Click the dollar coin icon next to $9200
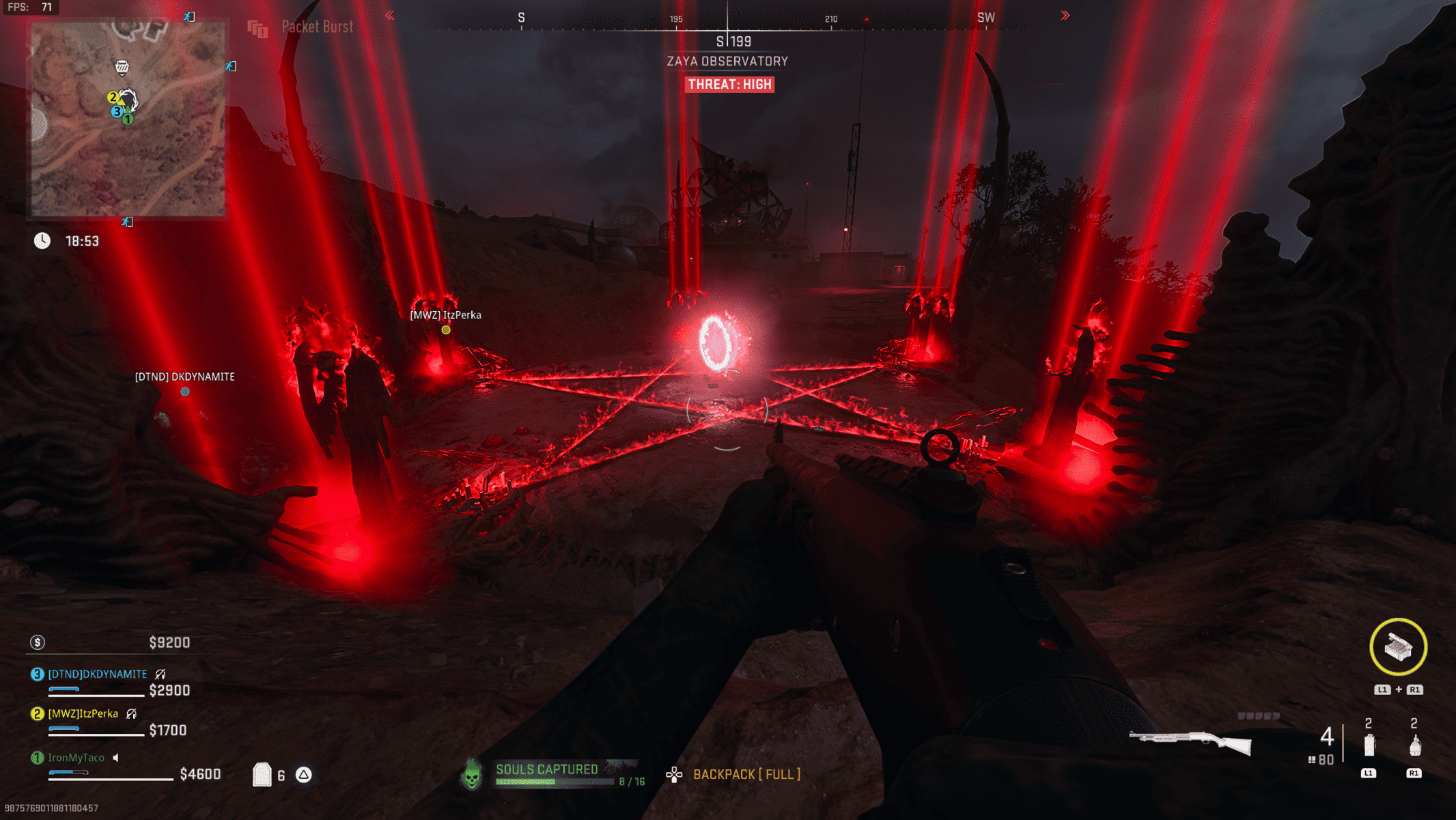Viewport: 1456px width, 820px height. tap(39, 642)
